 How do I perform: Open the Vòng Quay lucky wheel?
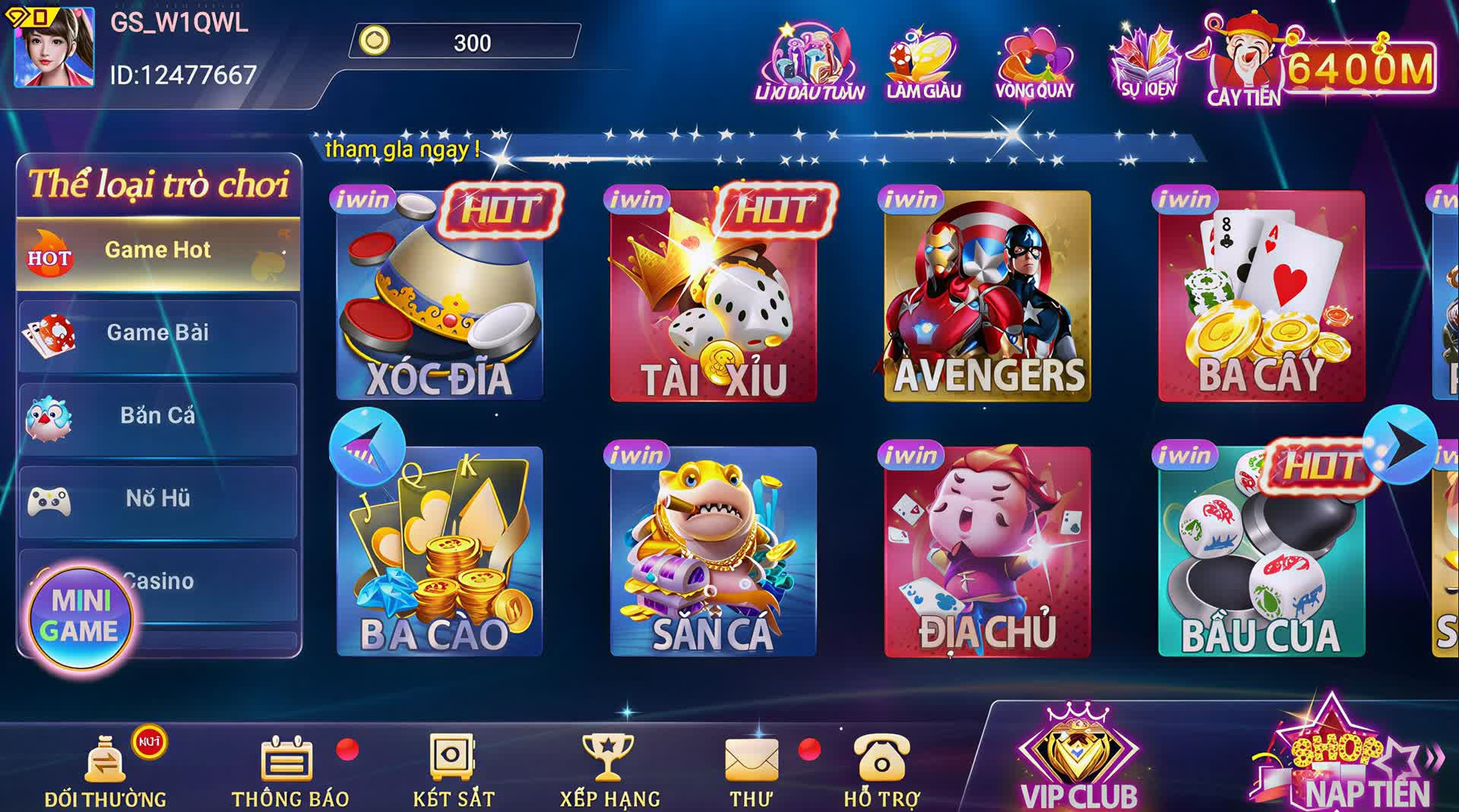point(1034,64)
